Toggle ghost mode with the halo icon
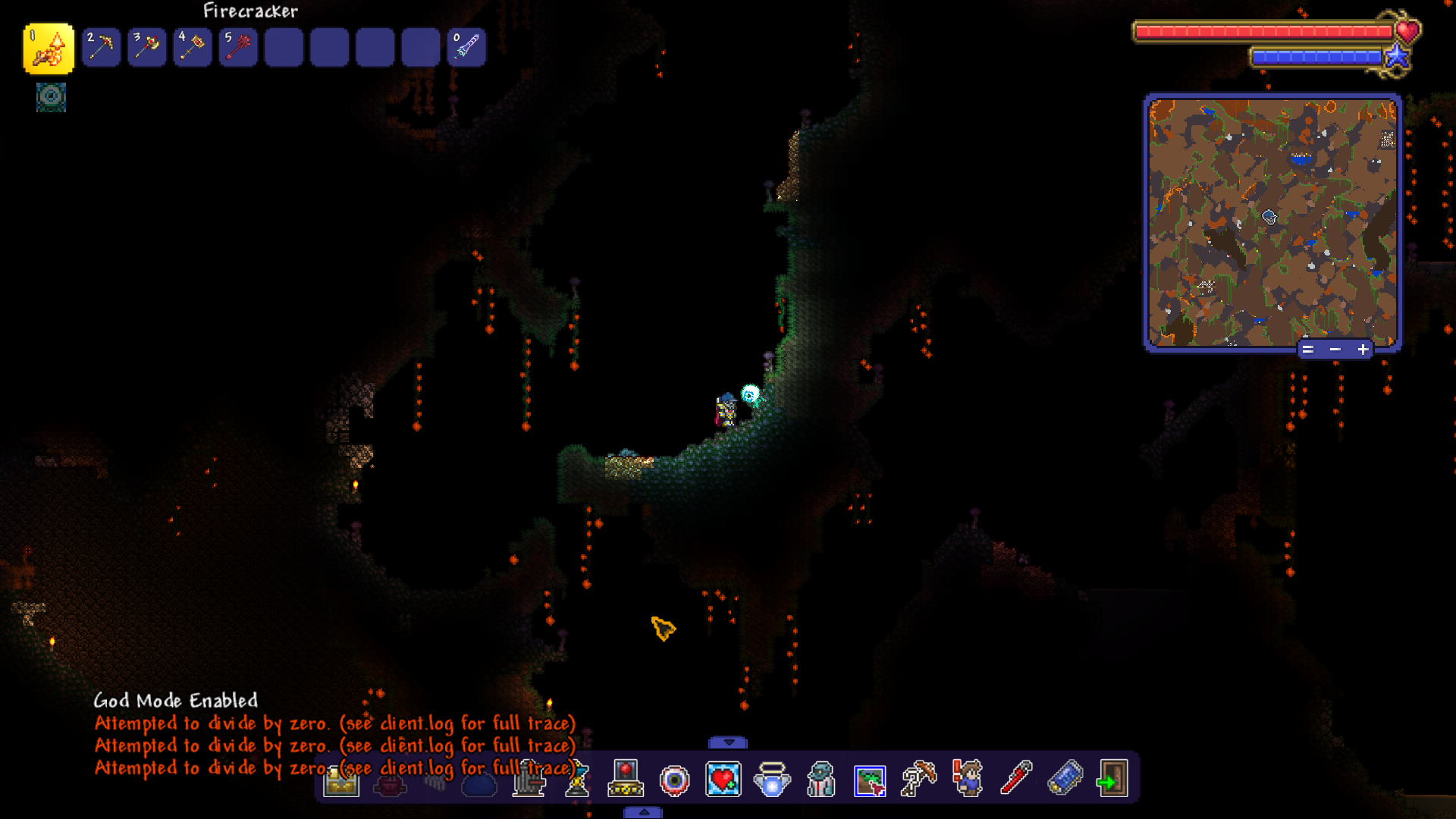Image resolution: width=1456 pixels, height=819 pixels. point(772,779)
